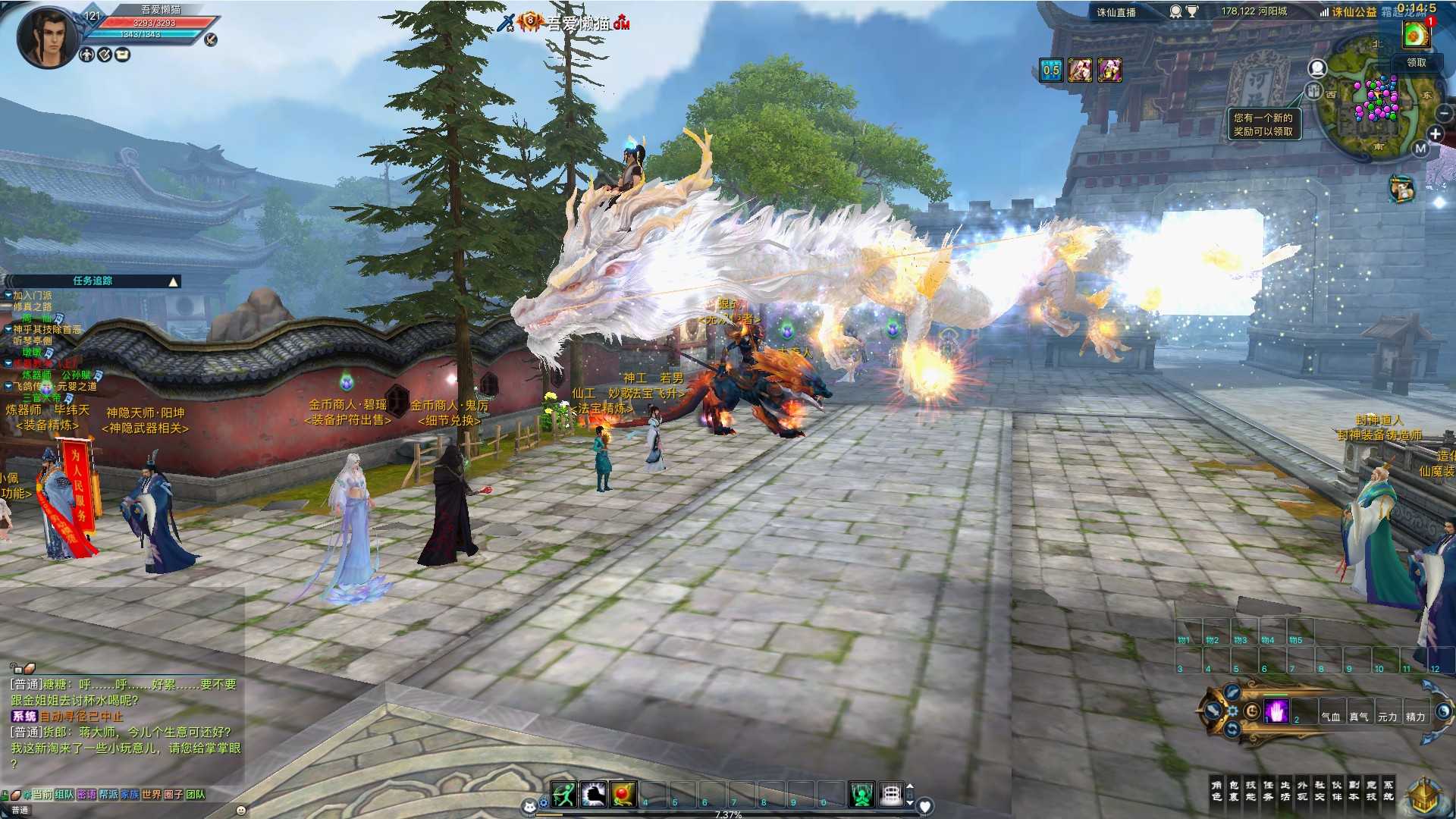Select the green running figure hotbar skill

click(x=563, y=794)
